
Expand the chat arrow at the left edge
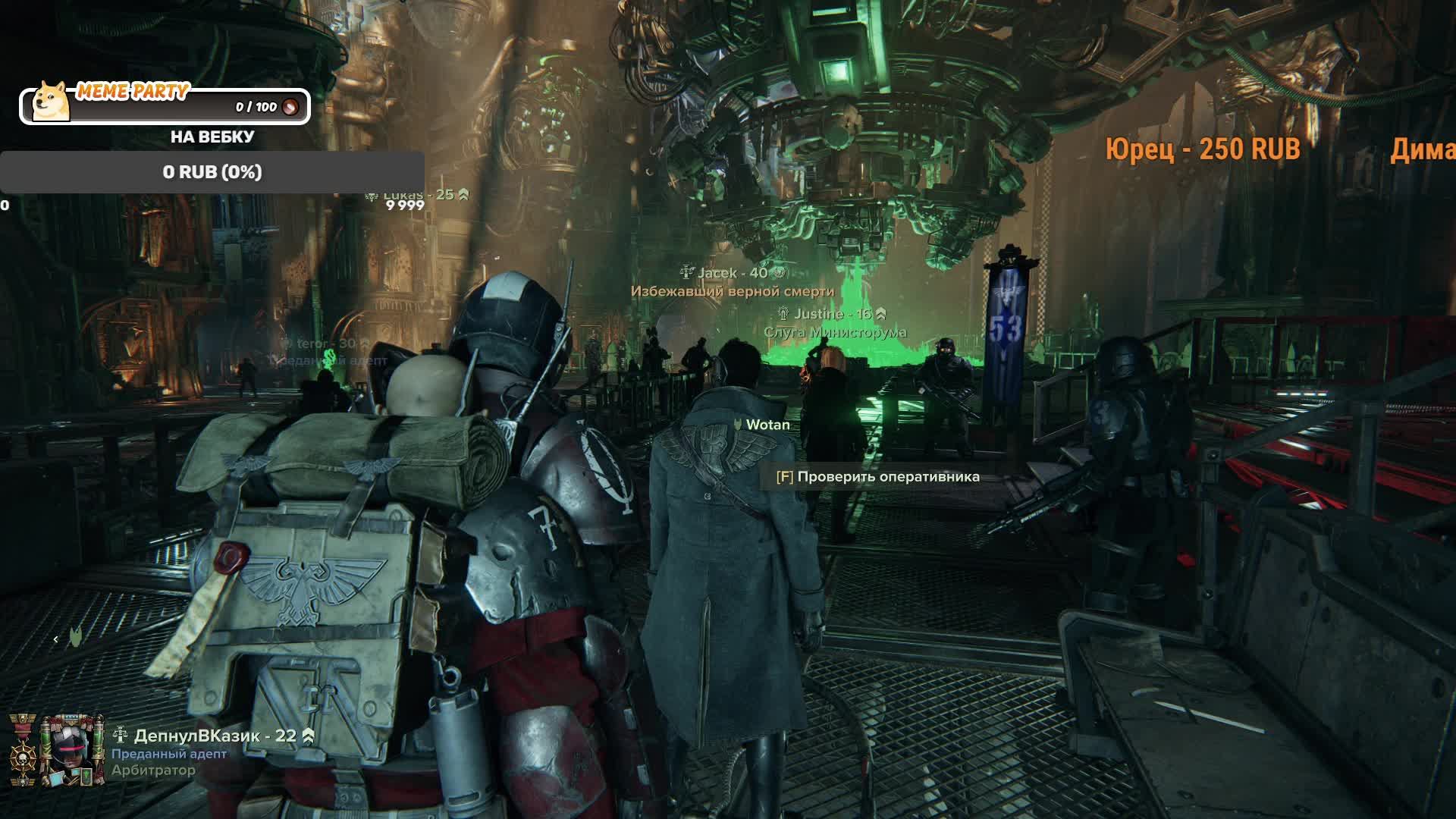pos(56,639)
